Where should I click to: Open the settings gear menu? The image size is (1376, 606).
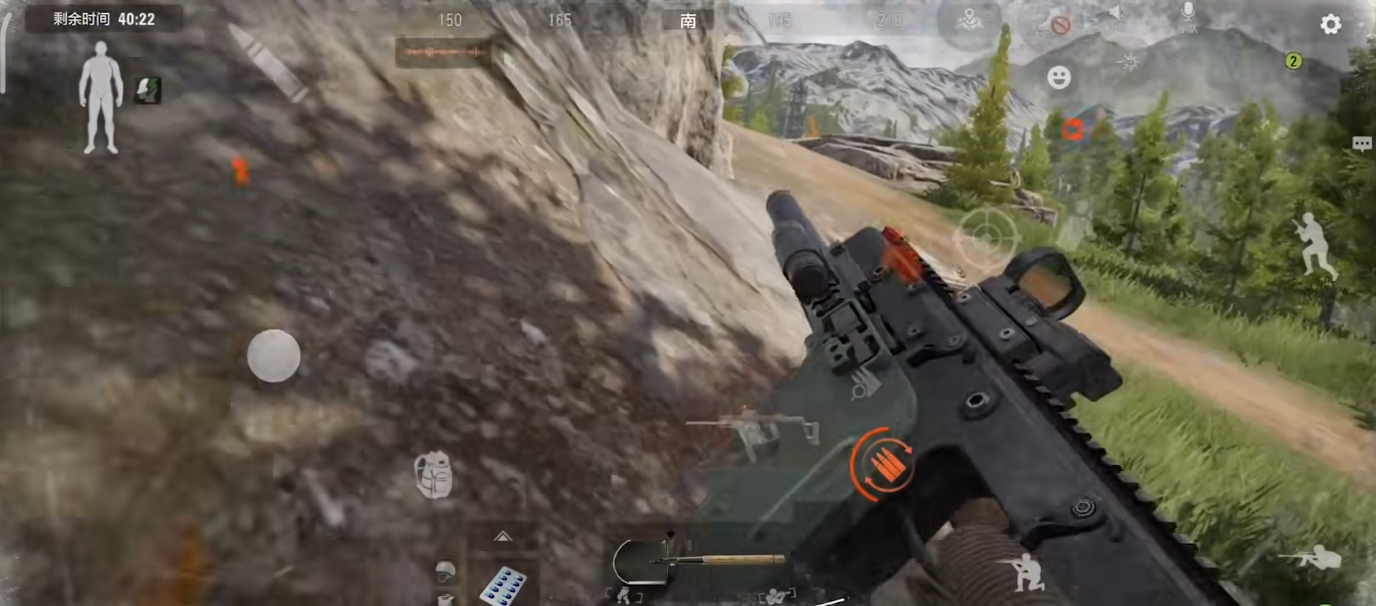pyautogui.click(x=1330, y=24)
